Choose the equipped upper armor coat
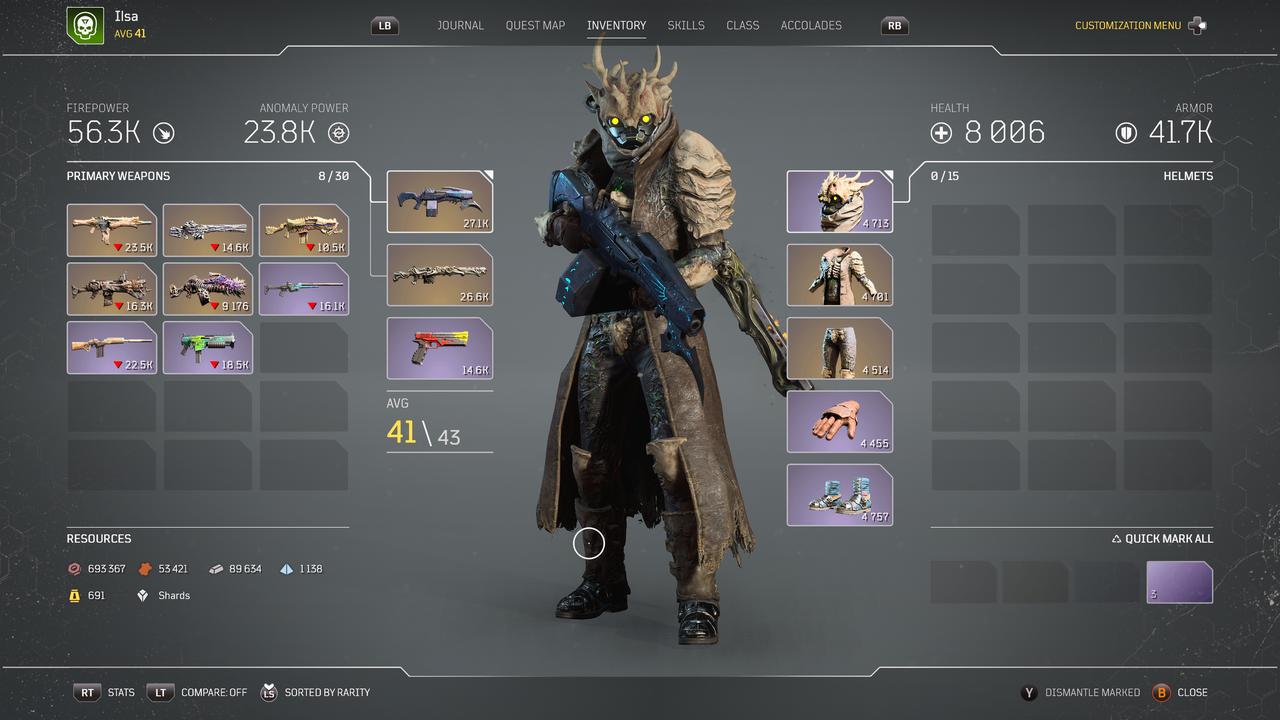 [x=839, y=275]
